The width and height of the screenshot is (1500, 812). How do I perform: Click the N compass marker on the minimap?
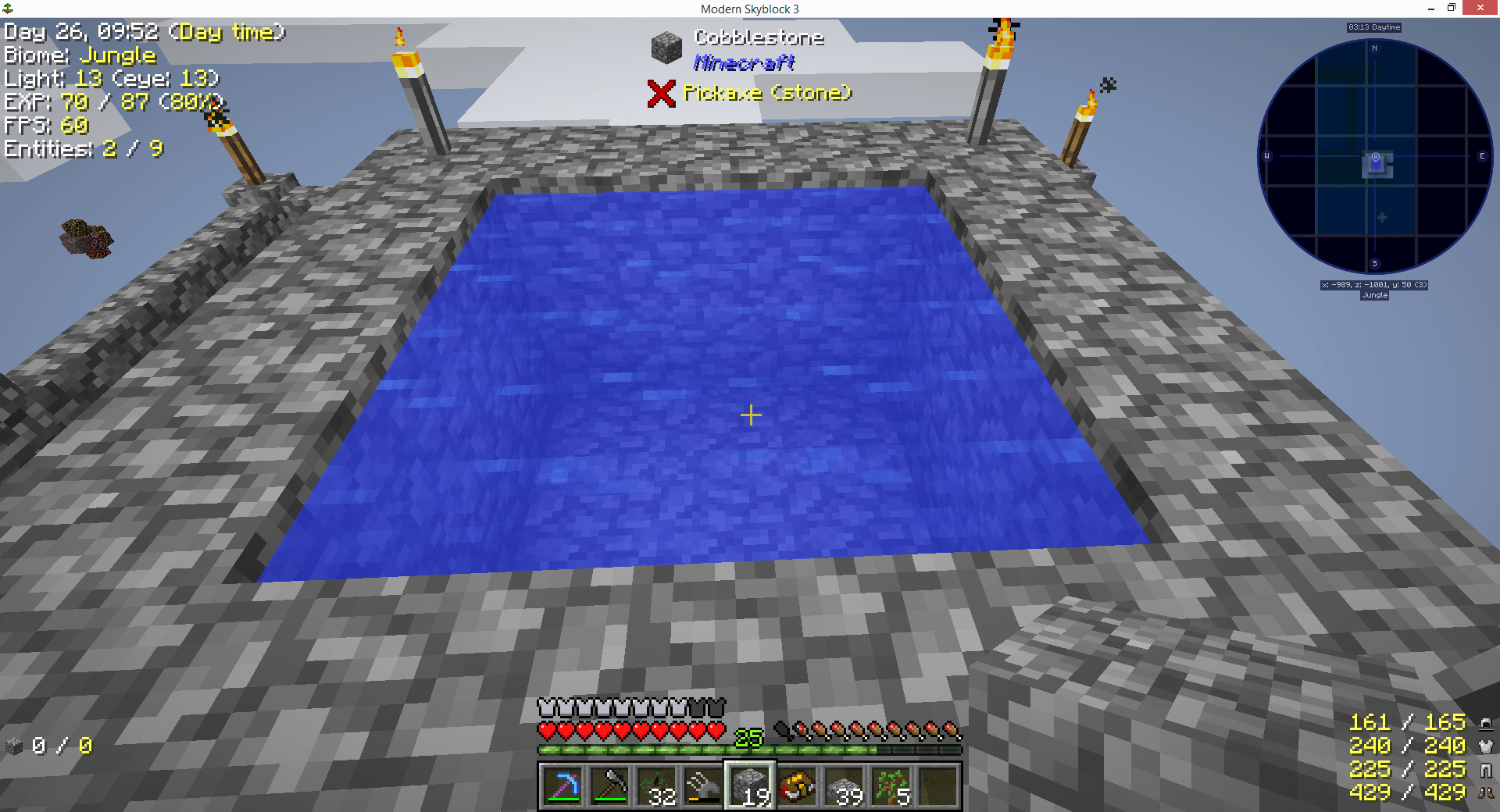tap(1373, 47)
